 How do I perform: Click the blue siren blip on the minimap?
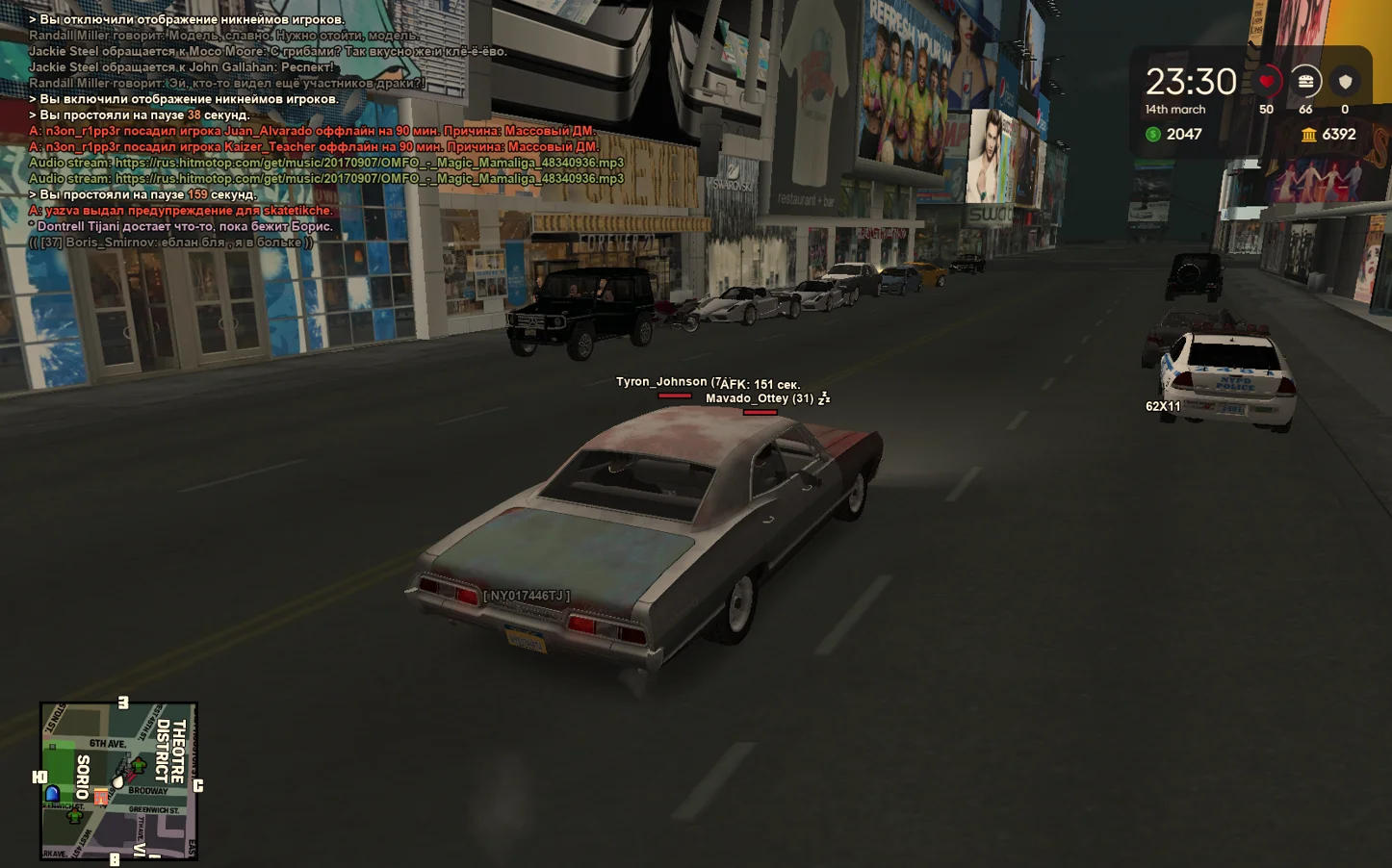coord(53,793)
